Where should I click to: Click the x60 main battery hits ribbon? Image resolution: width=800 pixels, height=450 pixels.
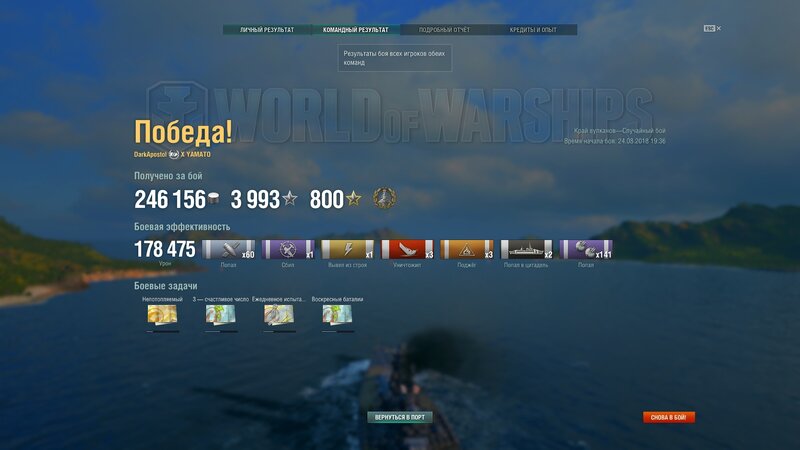(x=228, y=250)
